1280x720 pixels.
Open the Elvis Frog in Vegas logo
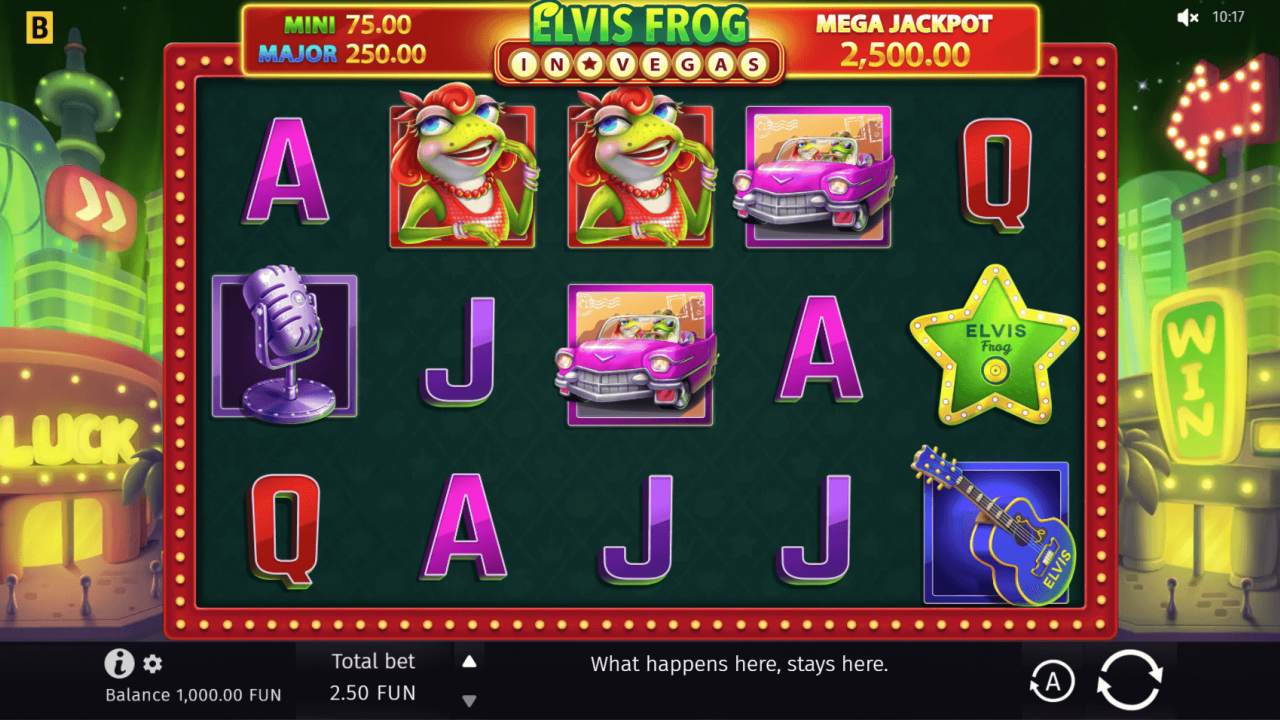pos(639,40)
